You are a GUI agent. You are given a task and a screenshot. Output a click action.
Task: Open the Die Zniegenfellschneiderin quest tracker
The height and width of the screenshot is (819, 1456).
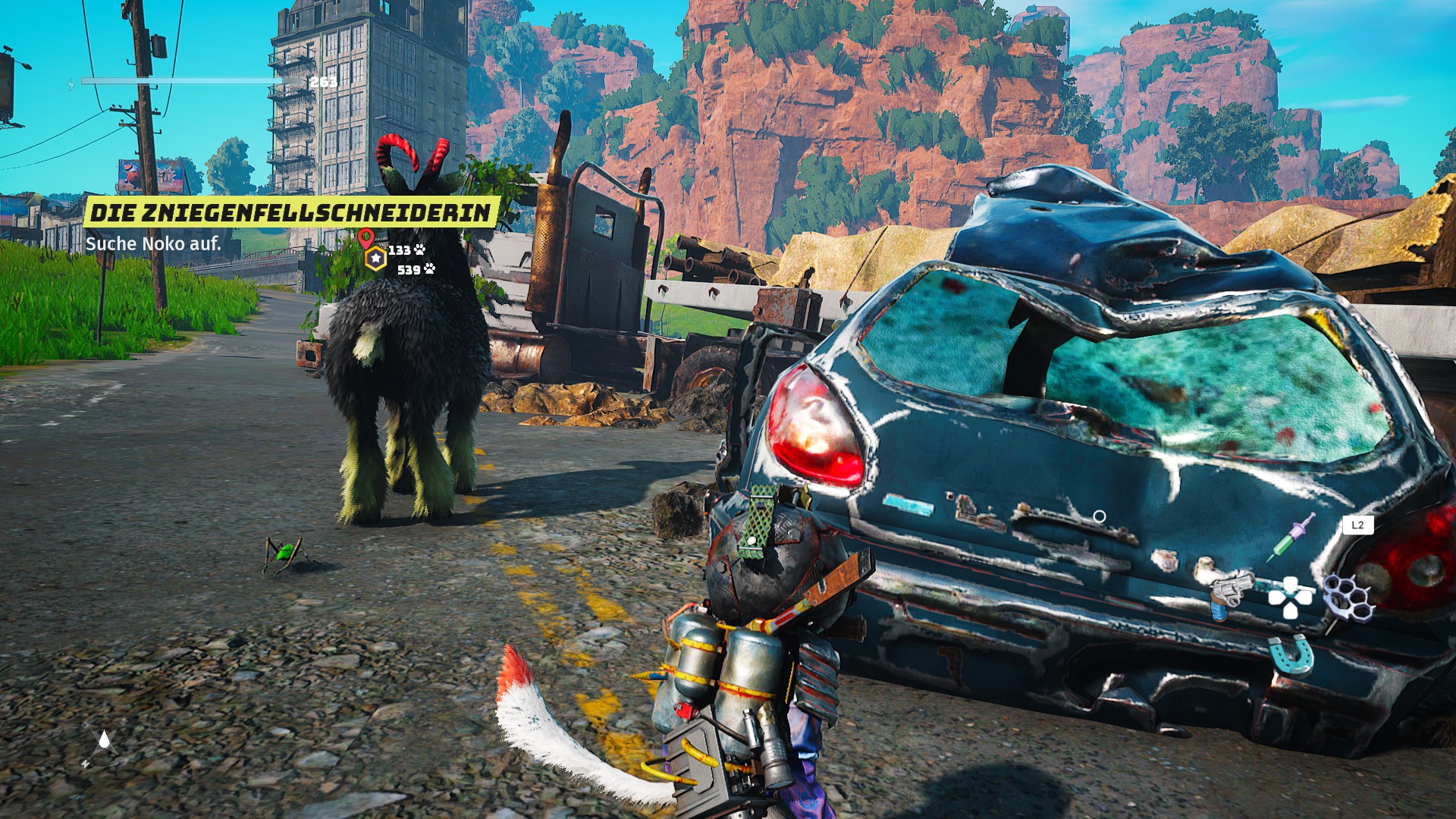click(x=291, y=212)
